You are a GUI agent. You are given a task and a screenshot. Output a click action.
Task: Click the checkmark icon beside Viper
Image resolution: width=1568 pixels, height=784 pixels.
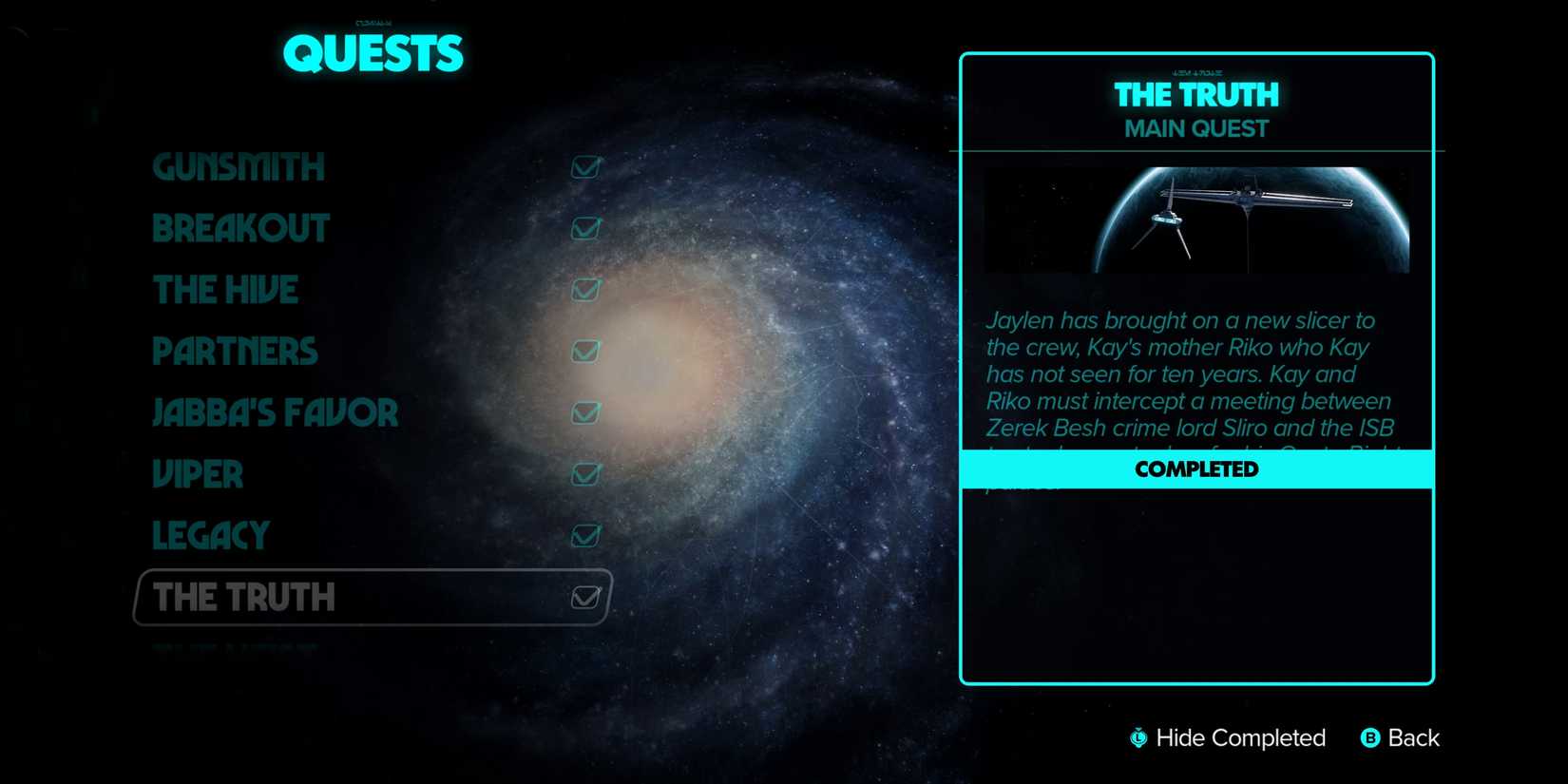[584, 474]
